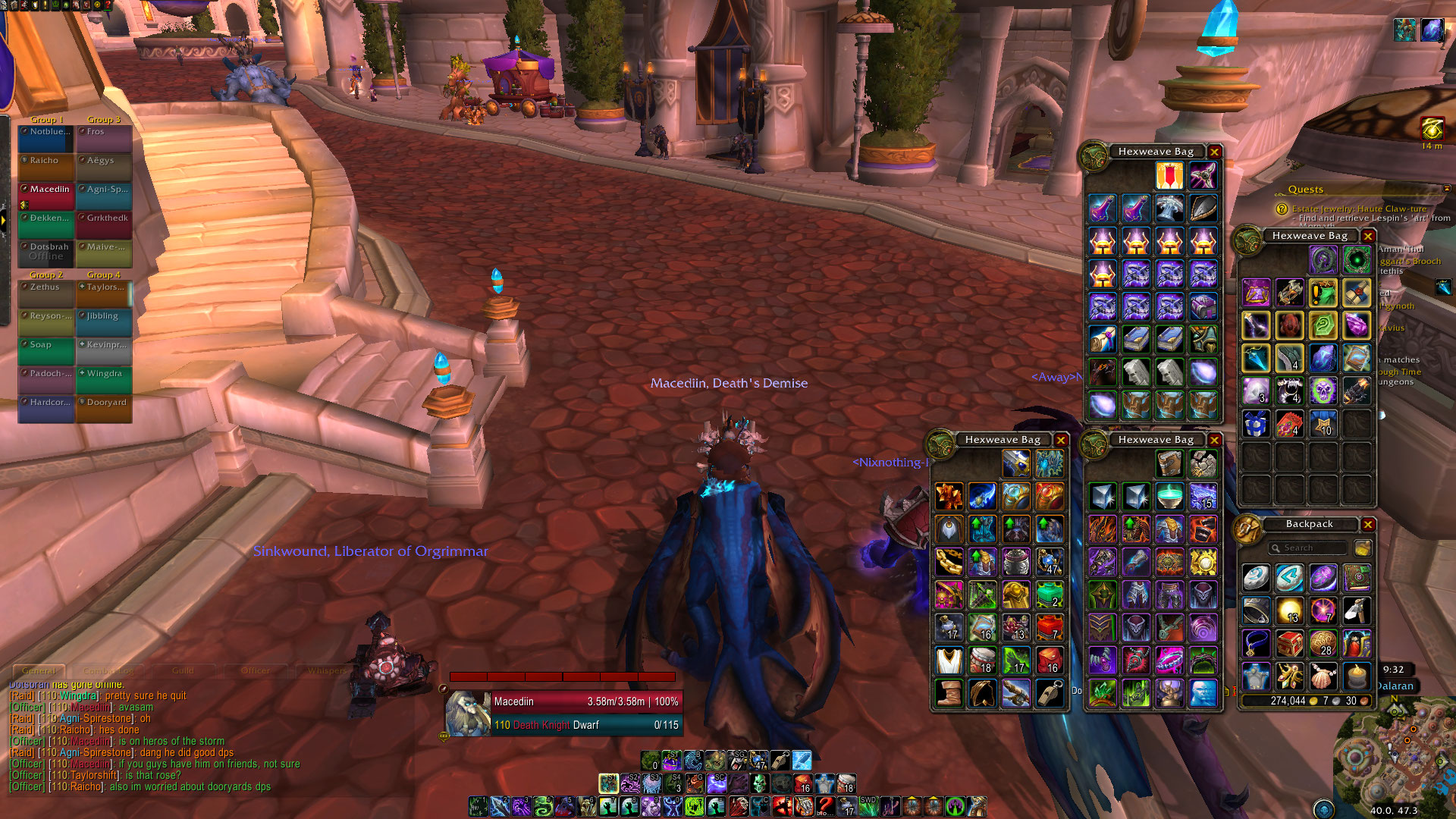Use the Flight Master's Whistle action button
Screen dimensions: 1456x819
point(780,760)
